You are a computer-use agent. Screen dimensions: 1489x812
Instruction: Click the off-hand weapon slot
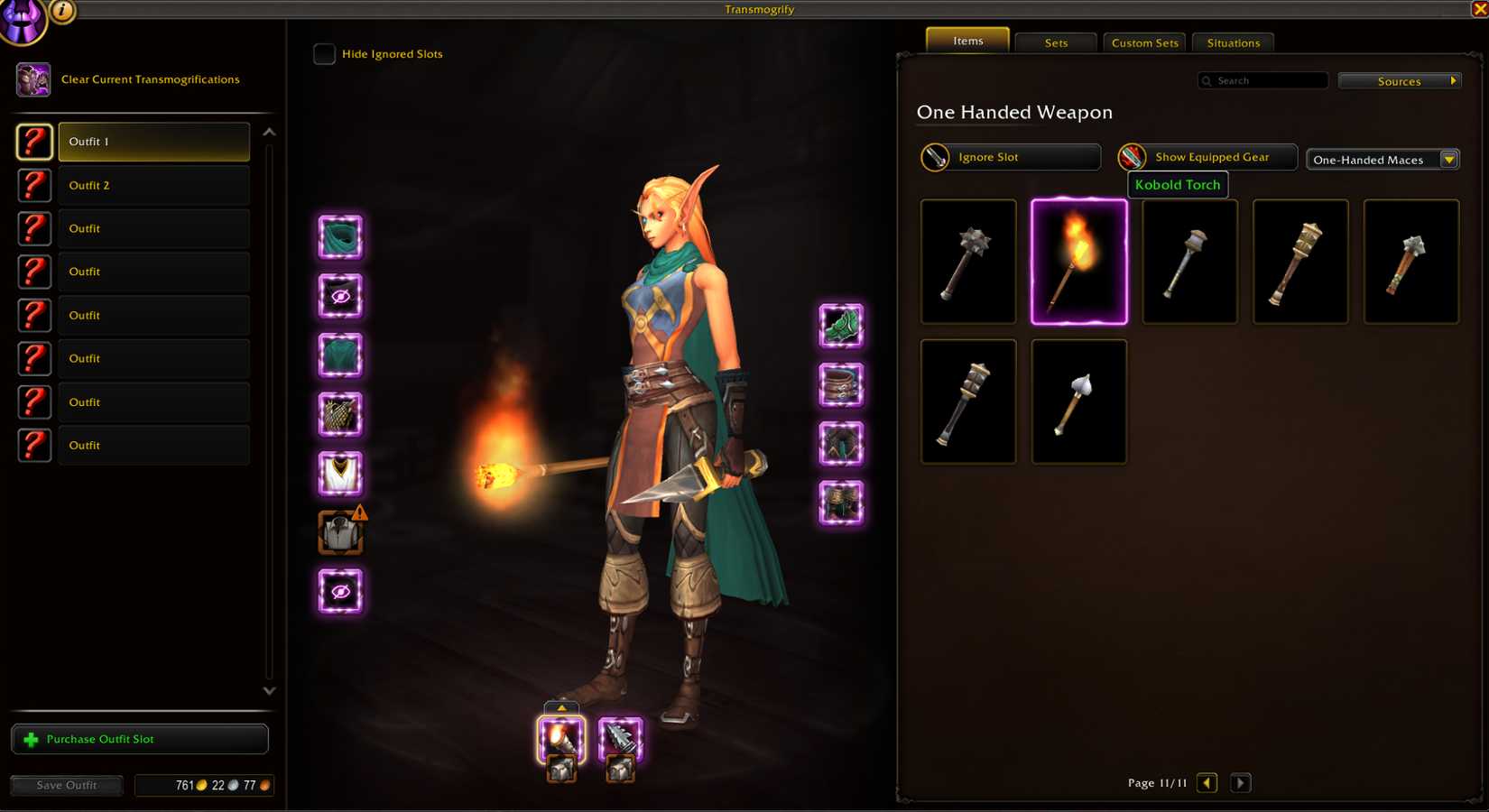(621, 738)
